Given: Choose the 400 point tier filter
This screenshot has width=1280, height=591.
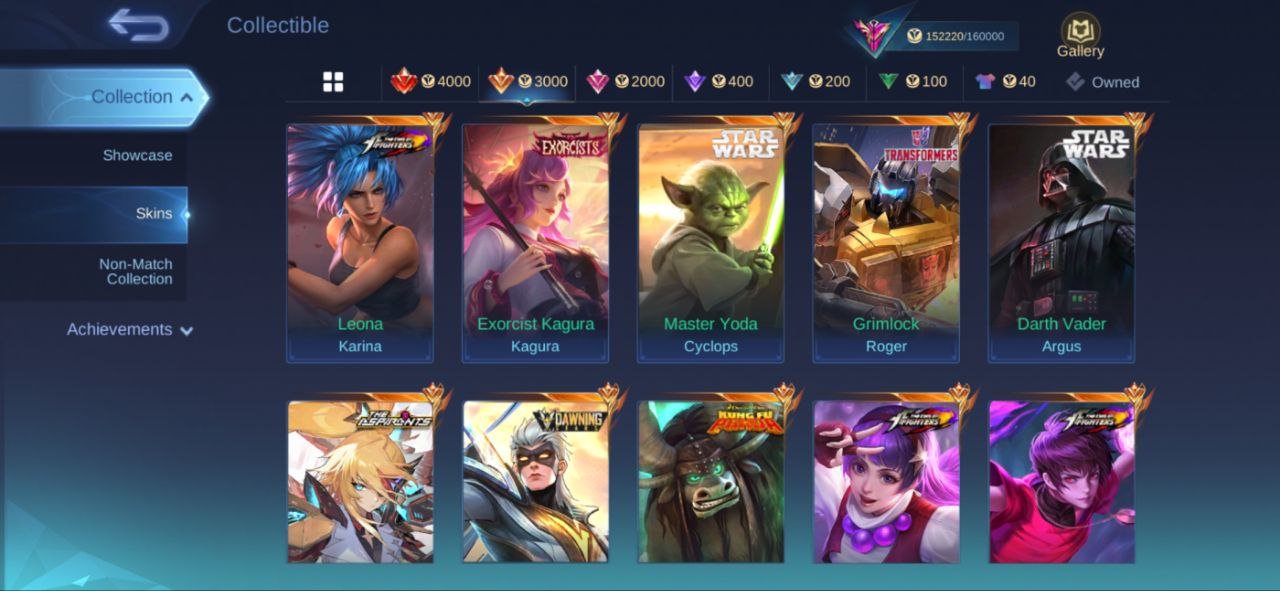Looking at the screenshot, I should pyautogui.click(x=719, y=82).
